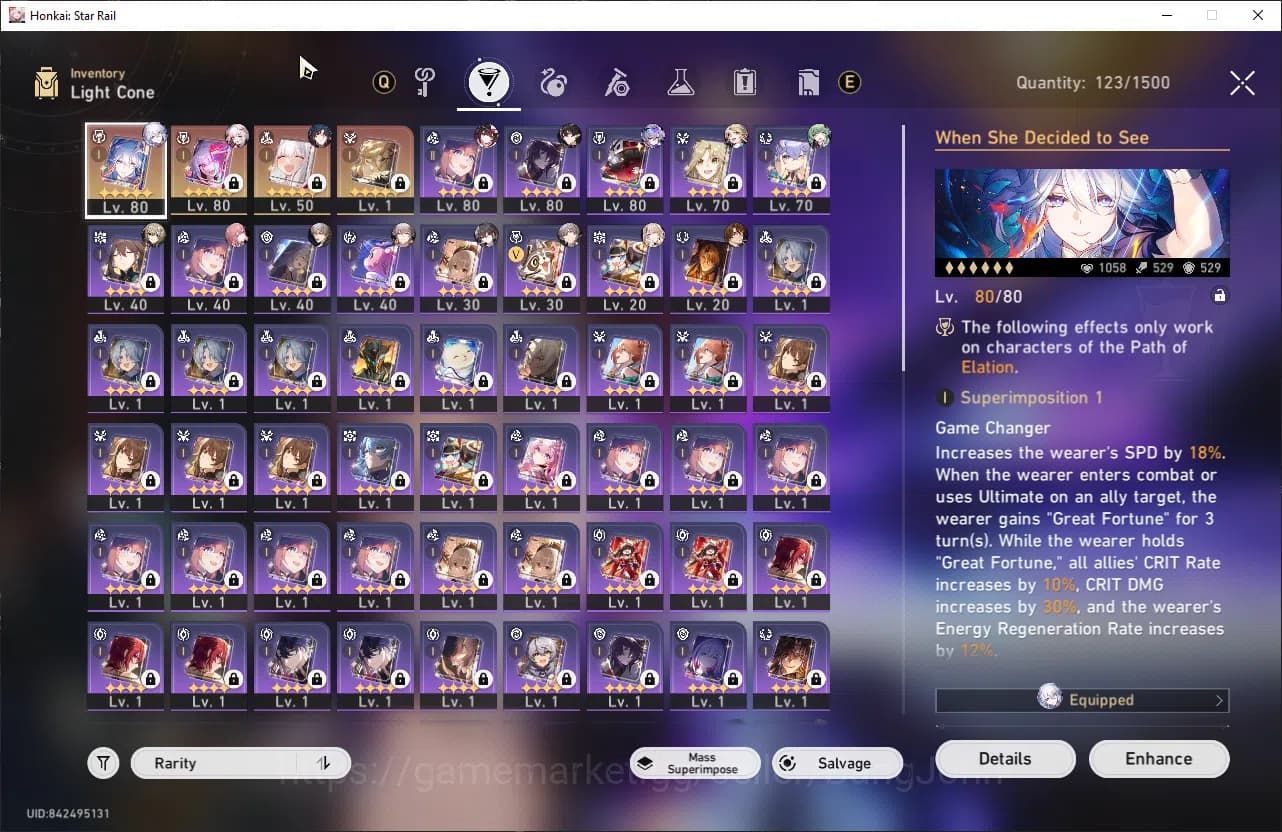Select the key-shaped relic inventory icon

(425, 83)
